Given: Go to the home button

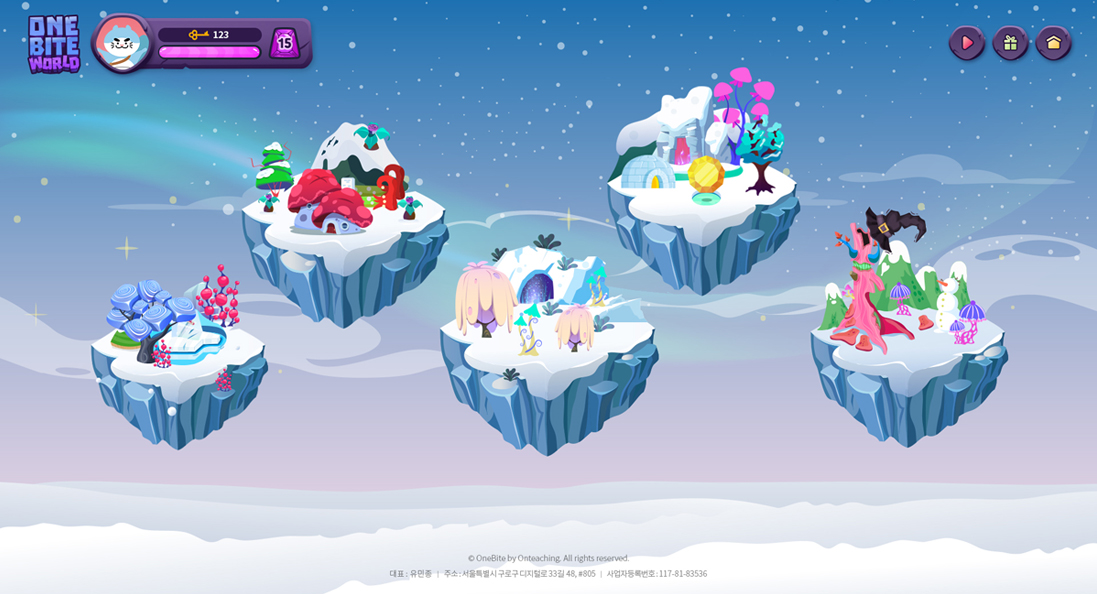Looking at the screenshot, I should (x=1053, y=43).
